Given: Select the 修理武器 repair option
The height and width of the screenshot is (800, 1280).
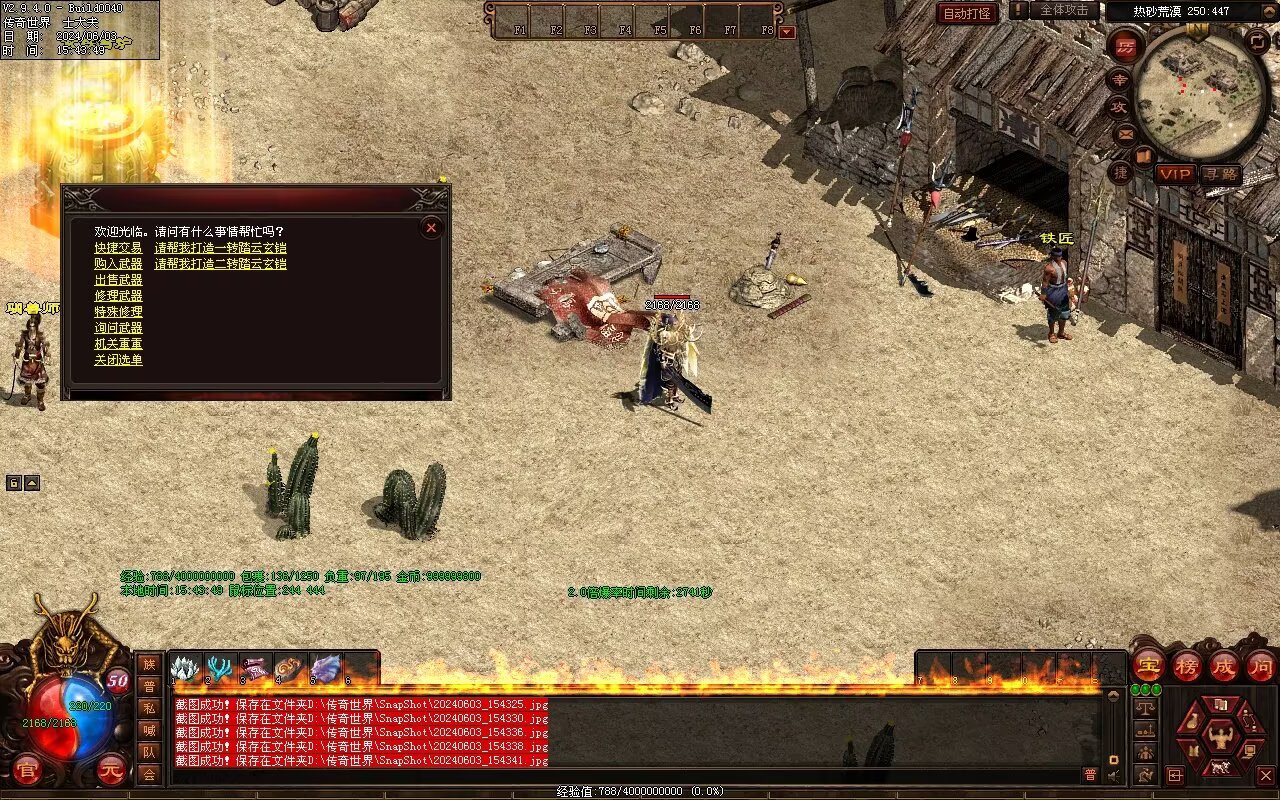Looking at the screenshot, I should coord(118,296).
